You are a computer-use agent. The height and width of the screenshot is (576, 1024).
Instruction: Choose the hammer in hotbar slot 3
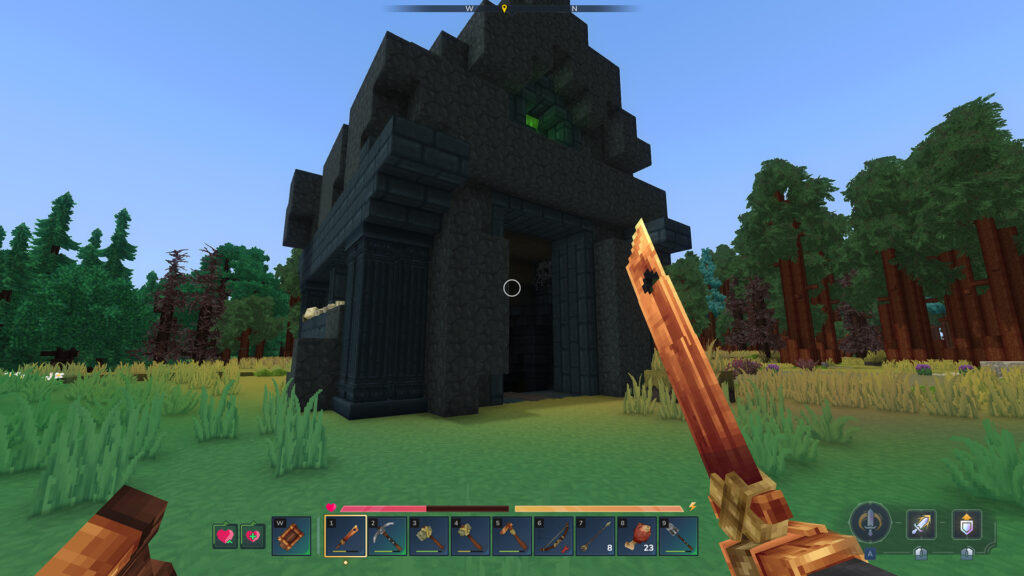tap(428, 536)
